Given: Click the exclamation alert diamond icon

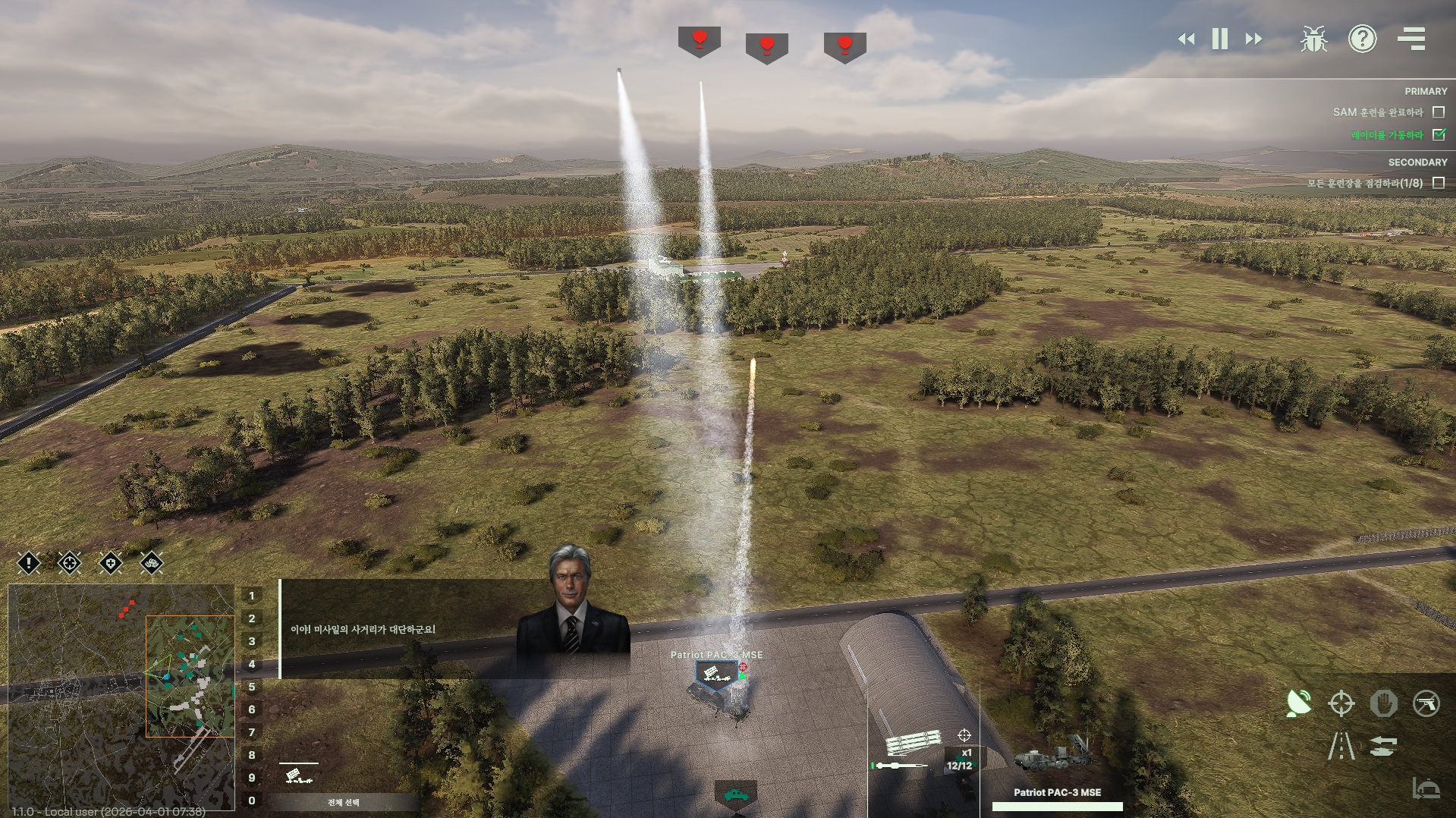Looking at the screenshot, I should [29, 563].
